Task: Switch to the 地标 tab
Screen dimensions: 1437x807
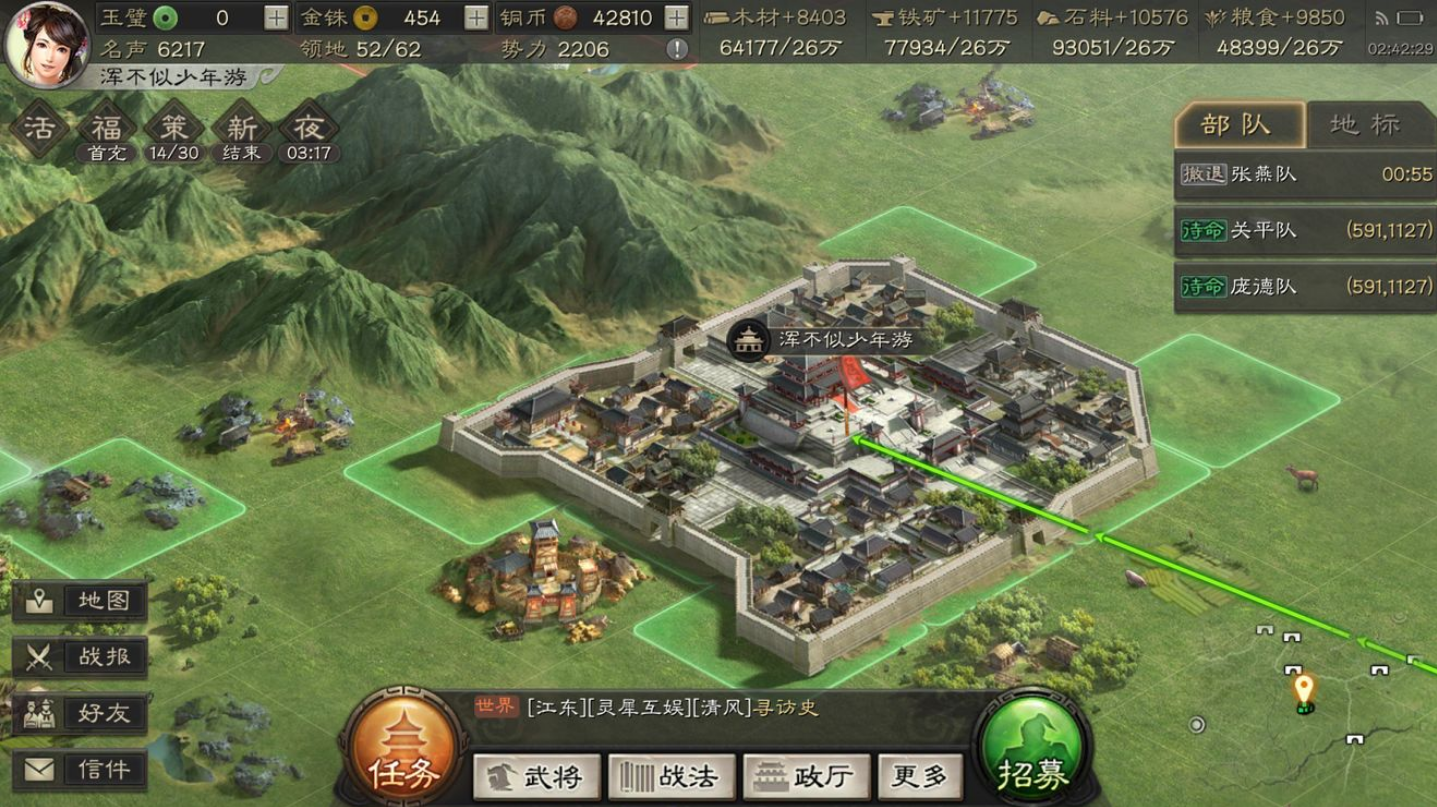Action: 1365,124
